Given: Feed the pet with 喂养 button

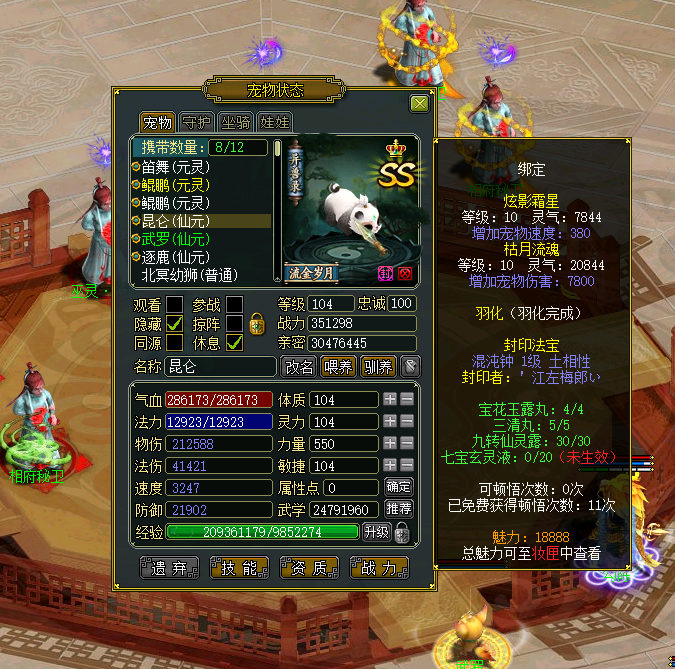Looking at the screenshot, I should [x=338, y=366].
